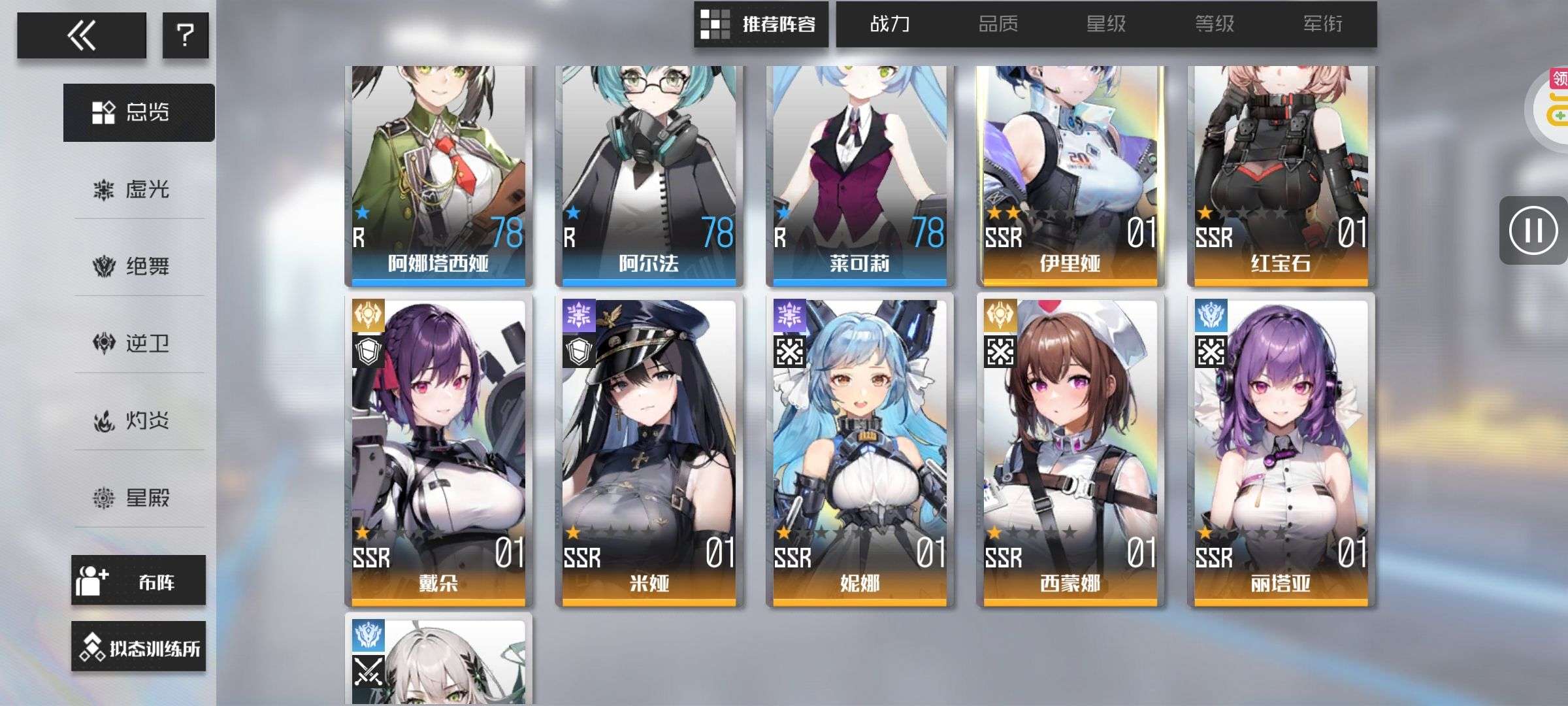
Task: Sort characters by 品质
Action: (998, 25)
